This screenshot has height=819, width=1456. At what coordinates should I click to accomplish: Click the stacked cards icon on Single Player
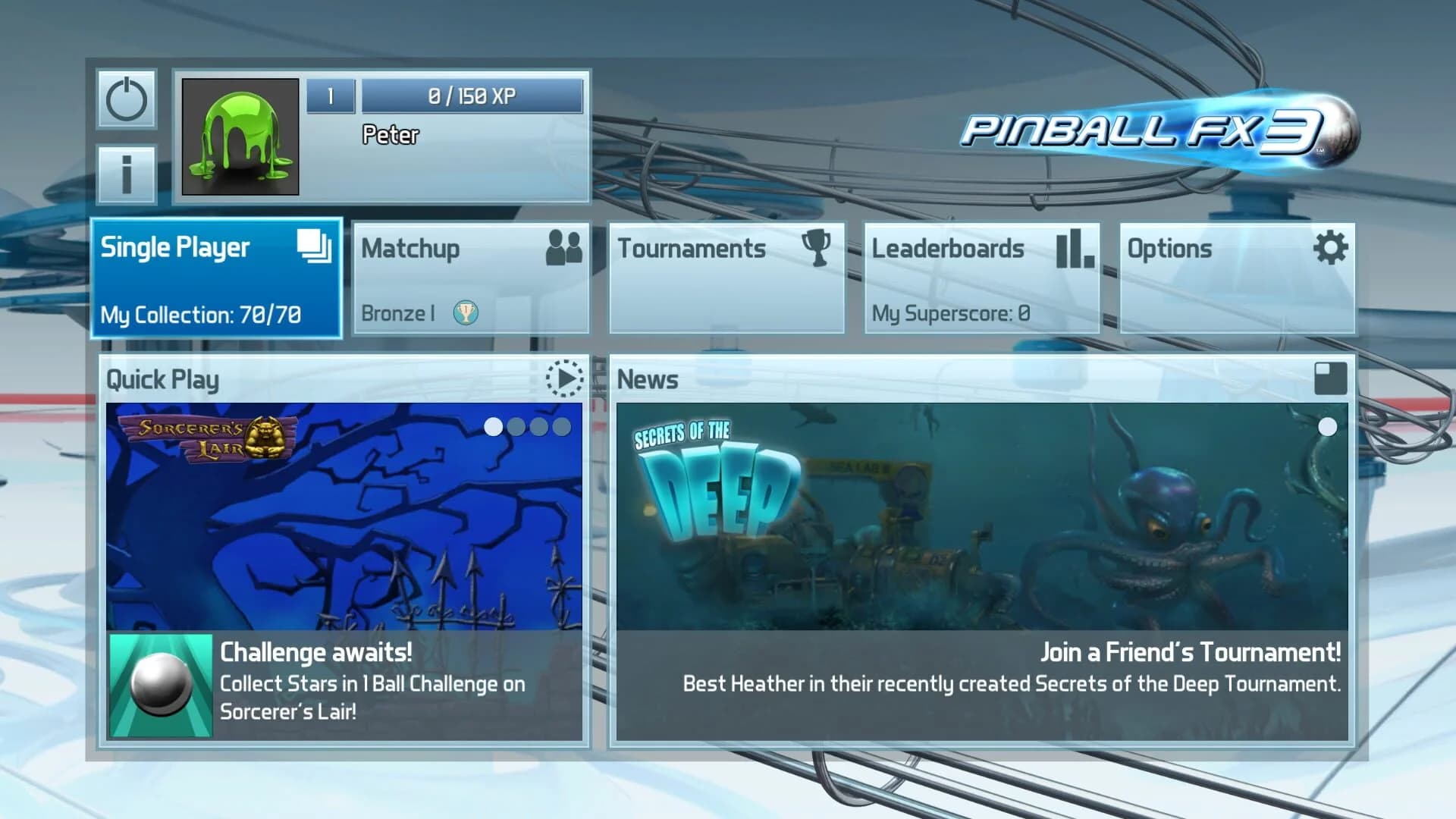(312, 246)
